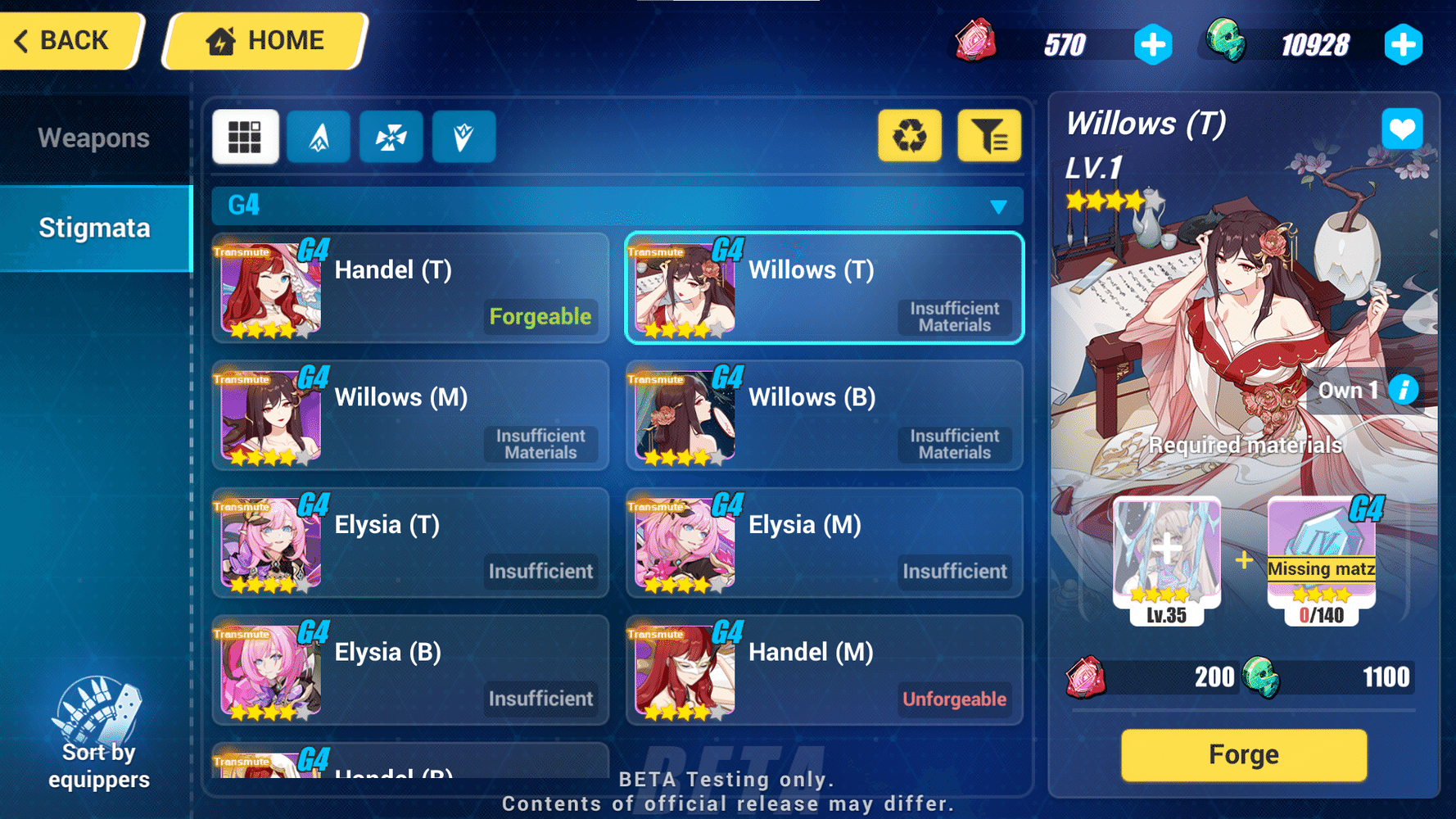The image size is (1456, 819).
Task: Open the recycle/salvage icon
Action: tap(909, 136)
